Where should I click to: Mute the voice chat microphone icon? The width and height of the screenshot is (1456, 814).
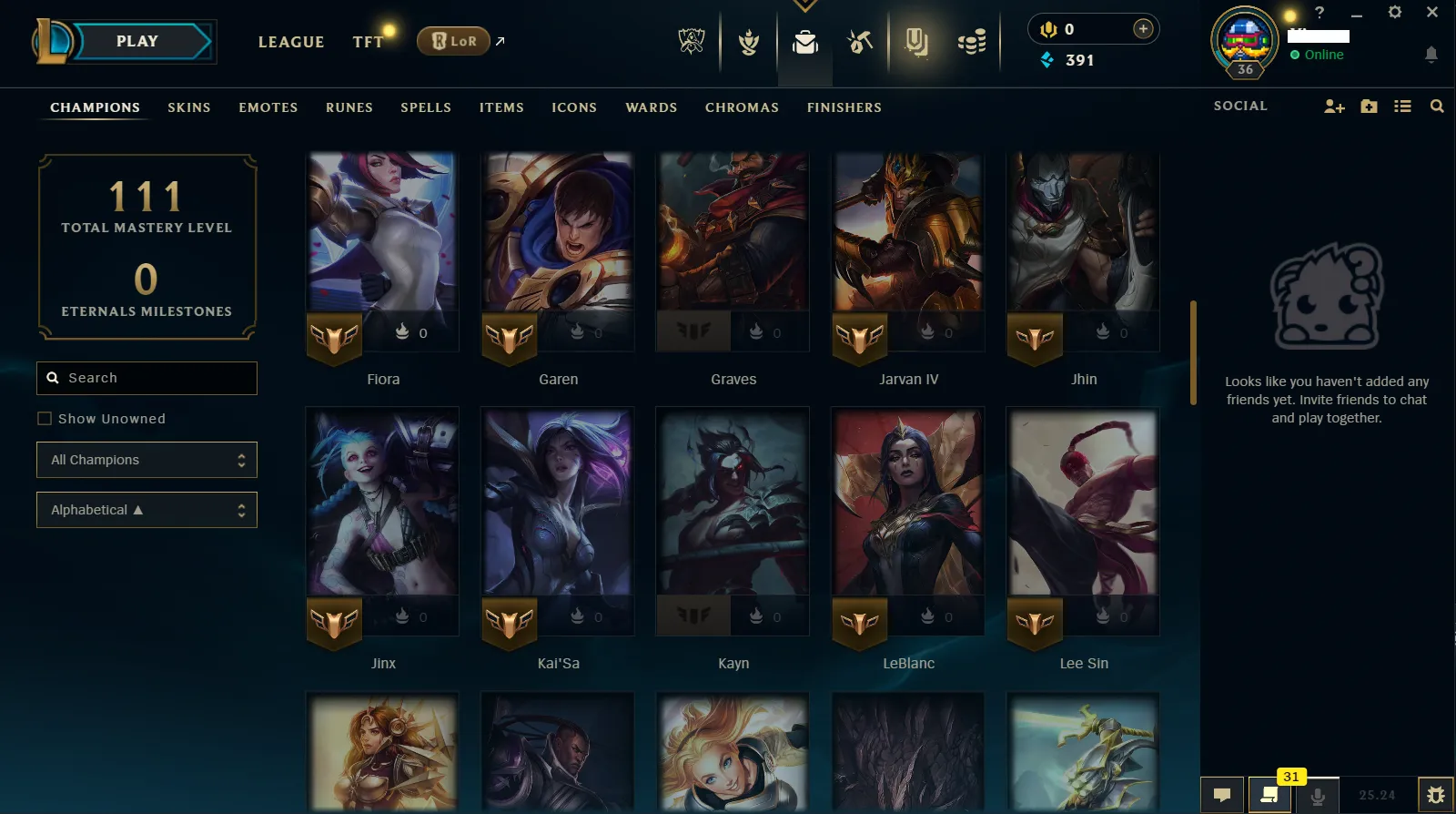pyautogui.click(x=1319, y=794)
